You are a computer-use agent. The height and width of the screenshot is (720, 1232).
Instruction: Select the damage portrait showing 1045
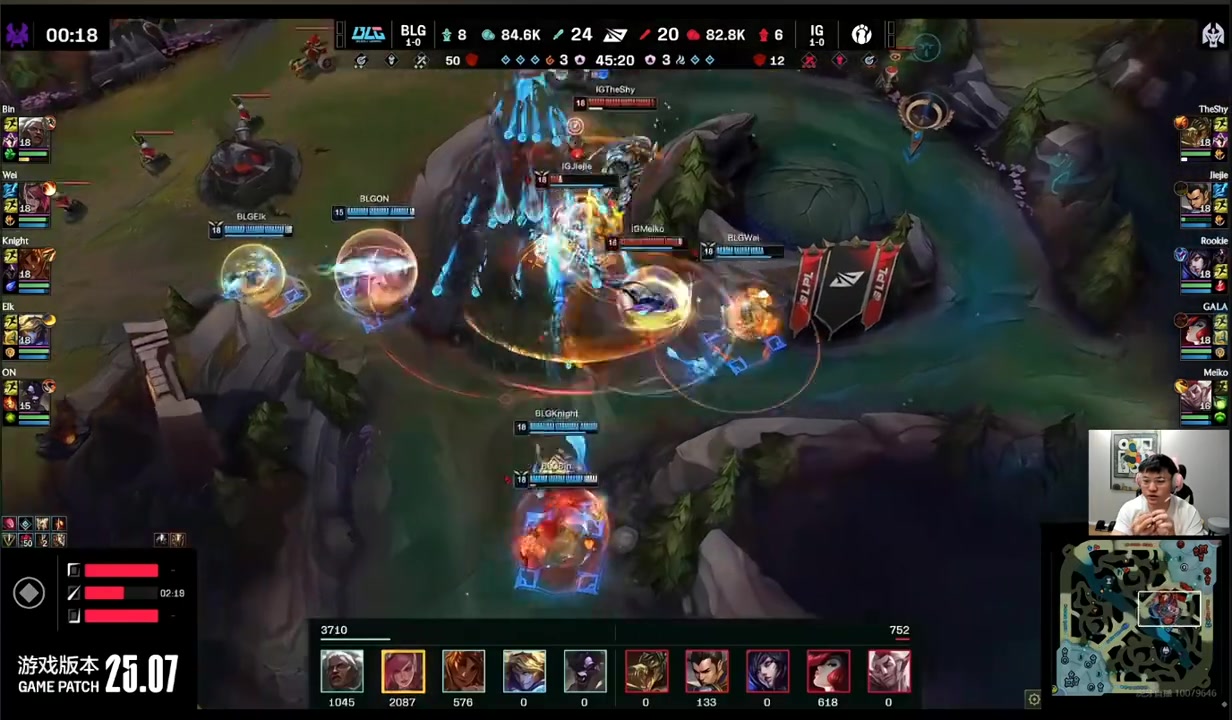[x=342, y=671]
